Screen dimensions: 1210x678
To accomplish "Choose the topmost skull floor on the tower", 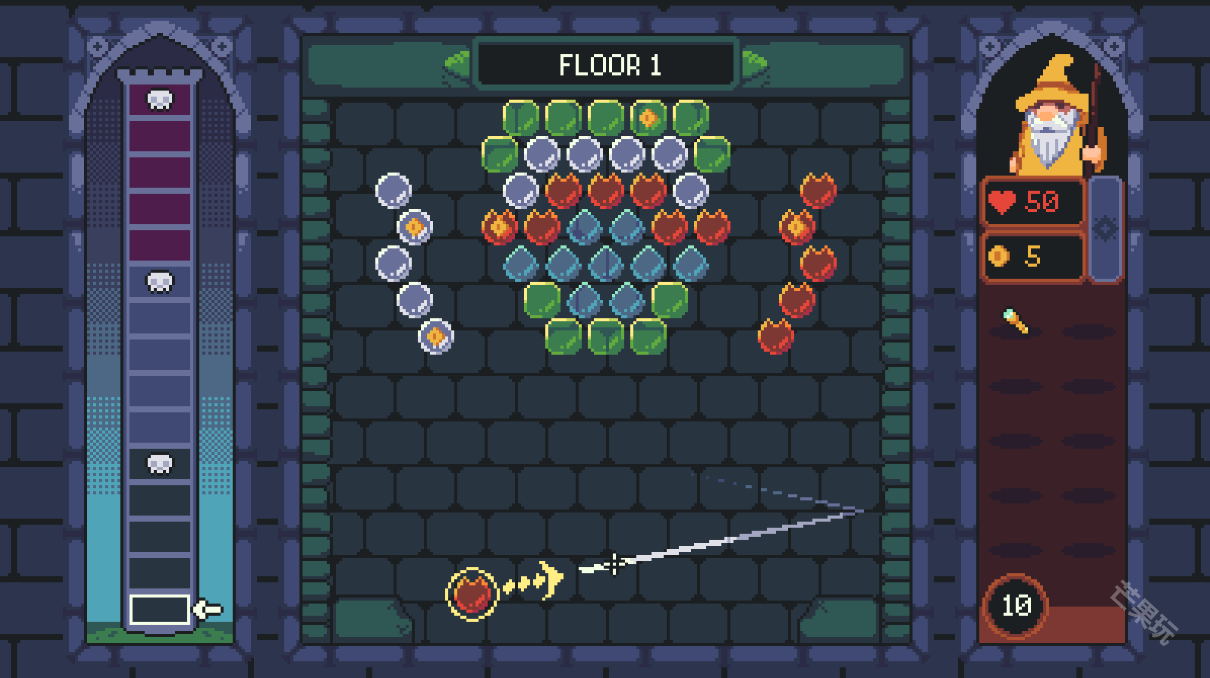I will point(160,99).
